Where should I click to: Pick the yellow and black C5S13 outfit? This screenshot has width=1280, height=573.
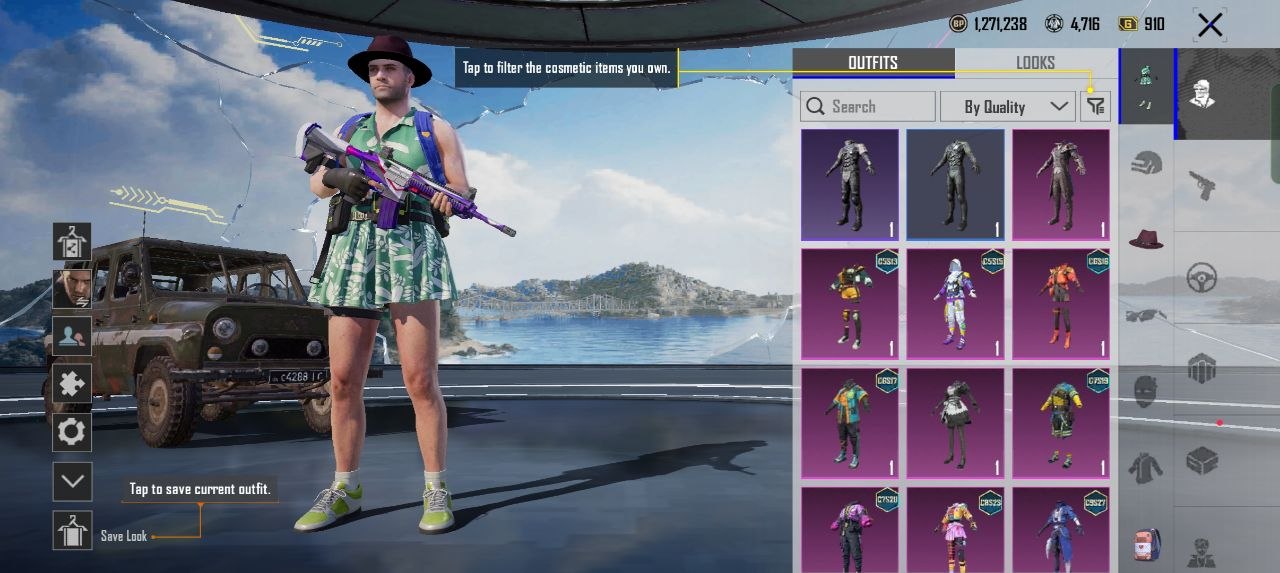[x=849, y=304]
